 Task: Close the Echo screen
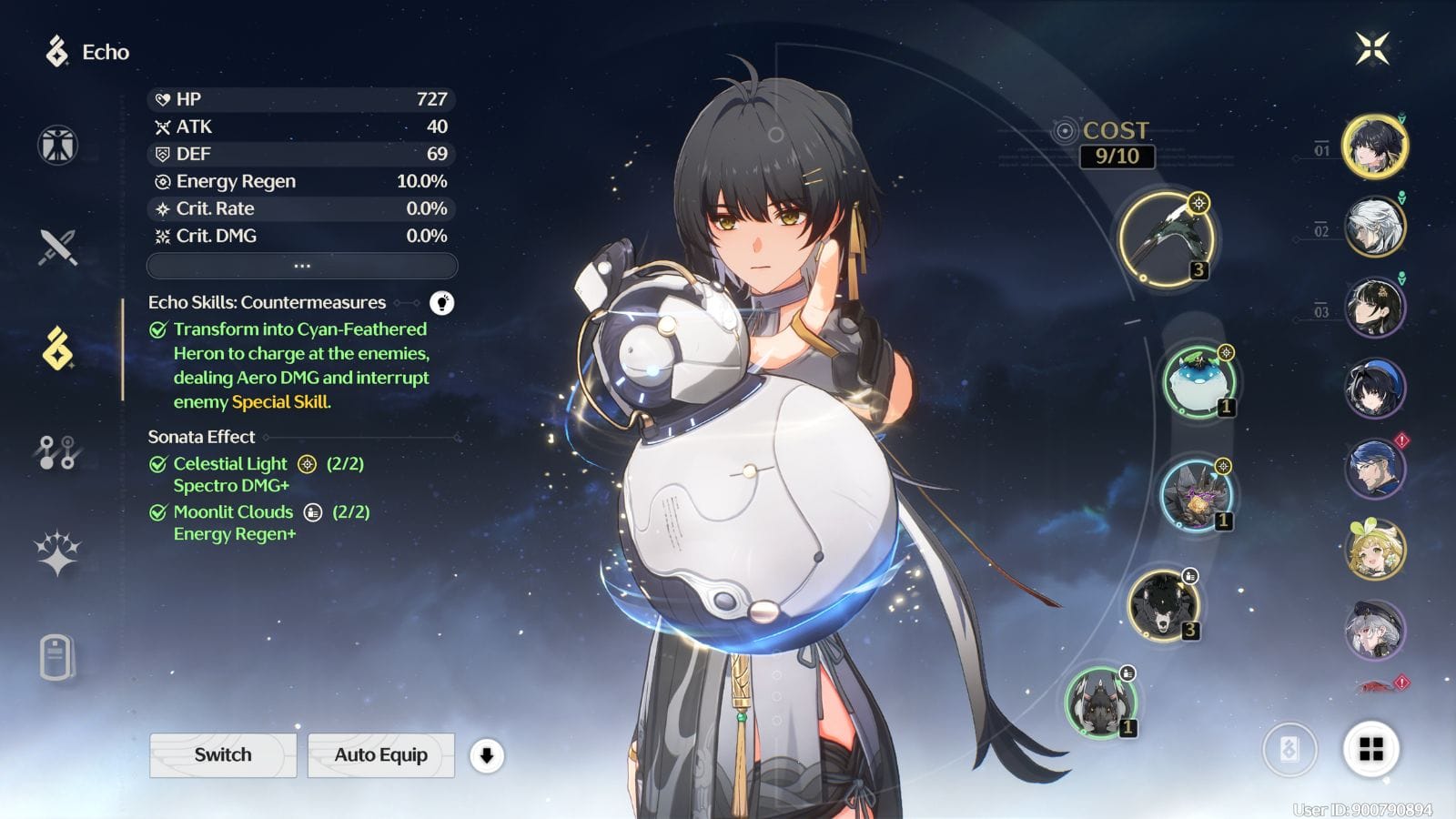[x=1372, y=48]
